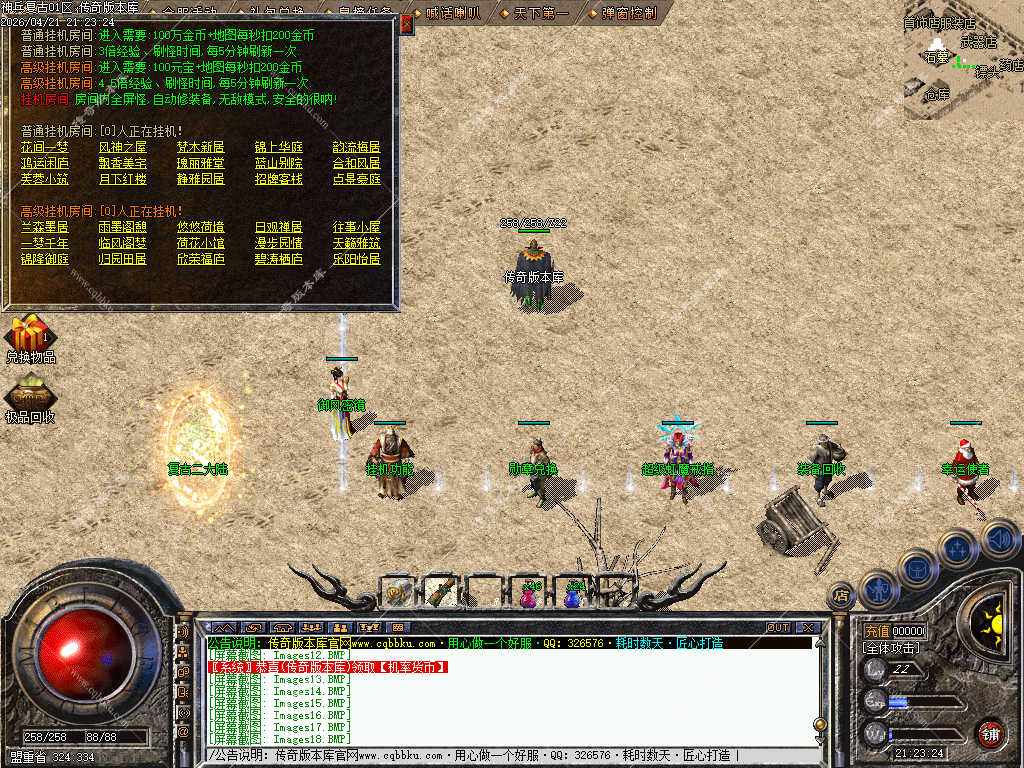Select the 点景豪庭 room link
The height and width of the screenshot is (768, 1024).
(357, 179)
